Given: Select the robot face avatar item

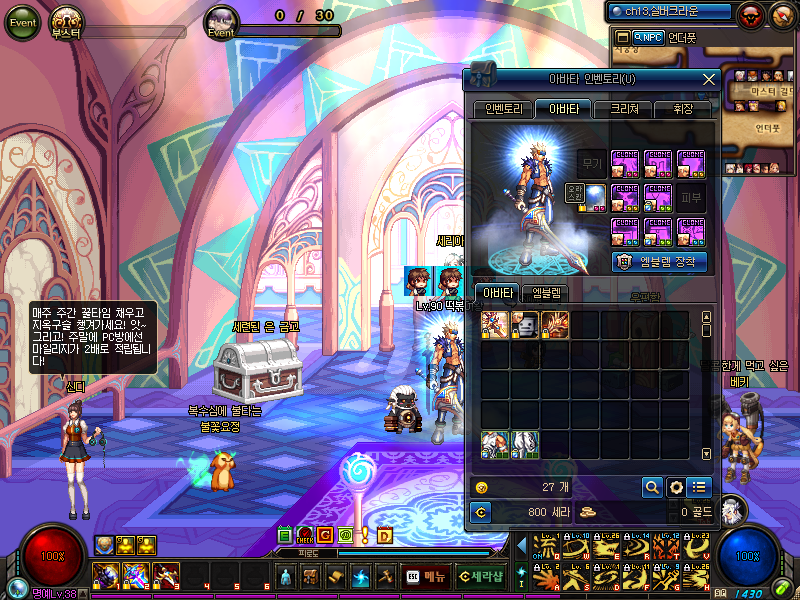Looking at the screenshot, I should point(526,324).
